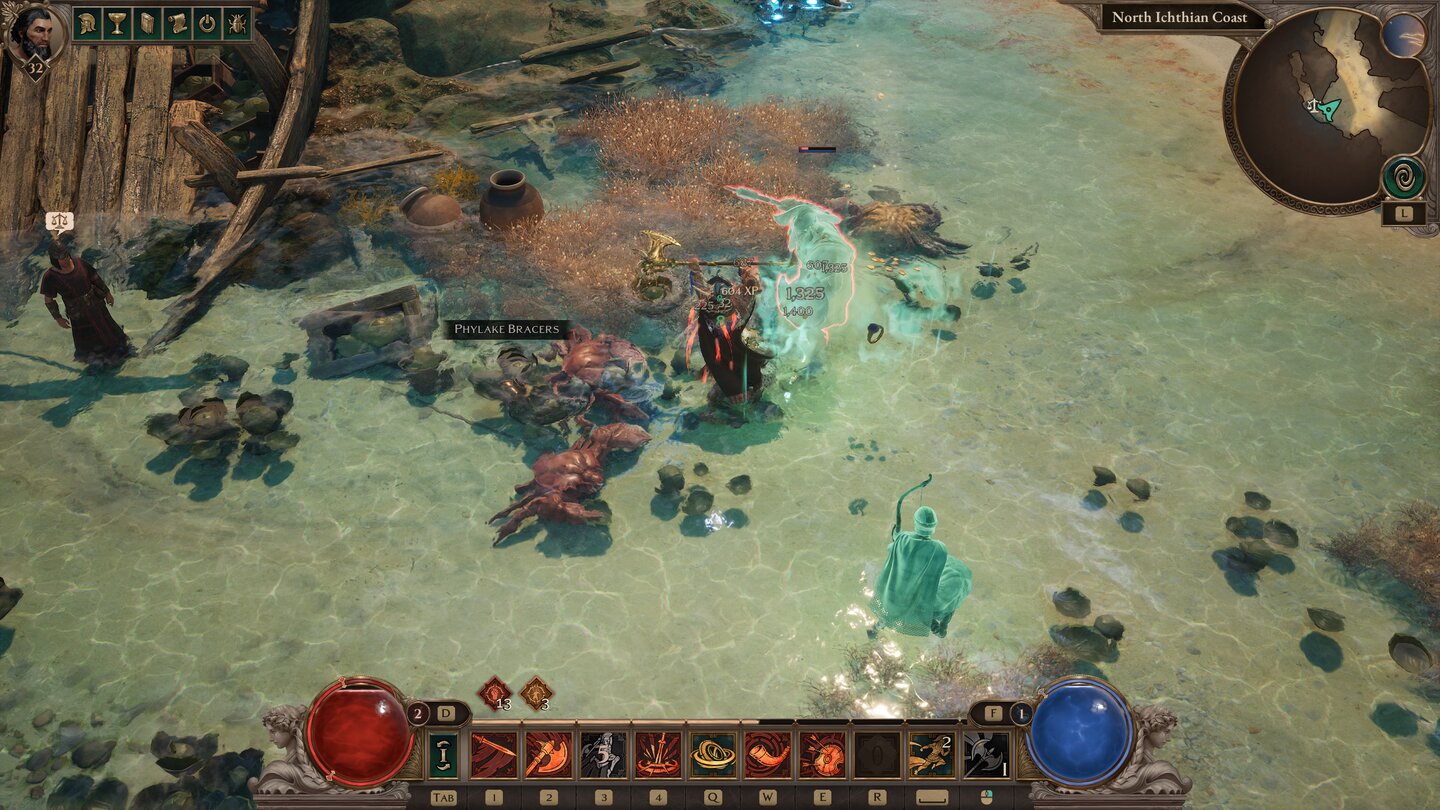The image size is (1440, 810).
Task: Pick up the Phylake Bracers loot label
Action: point(508,327)
